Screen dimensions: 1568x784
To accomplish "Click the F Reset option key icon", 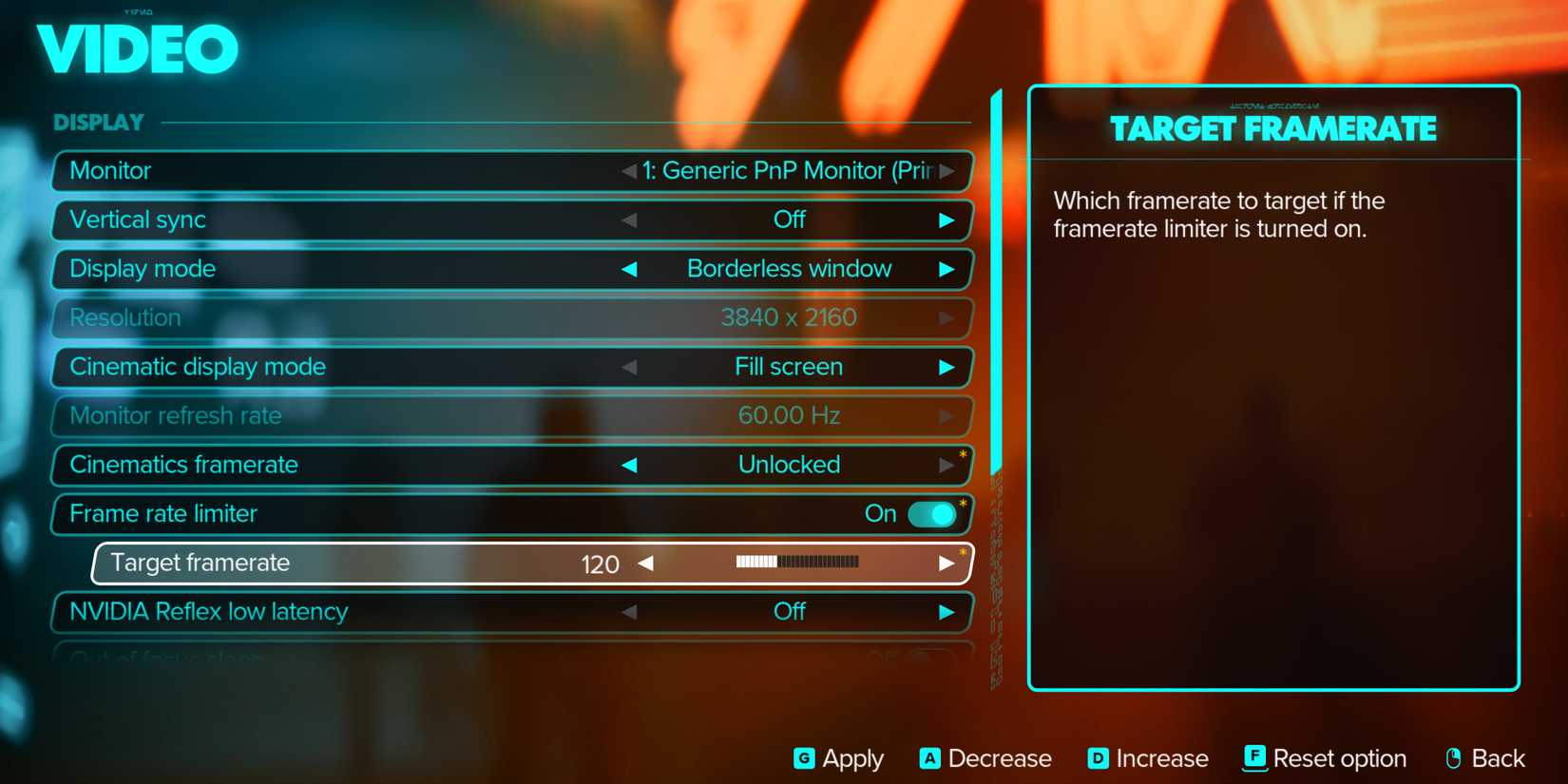I will point(1254,758).
